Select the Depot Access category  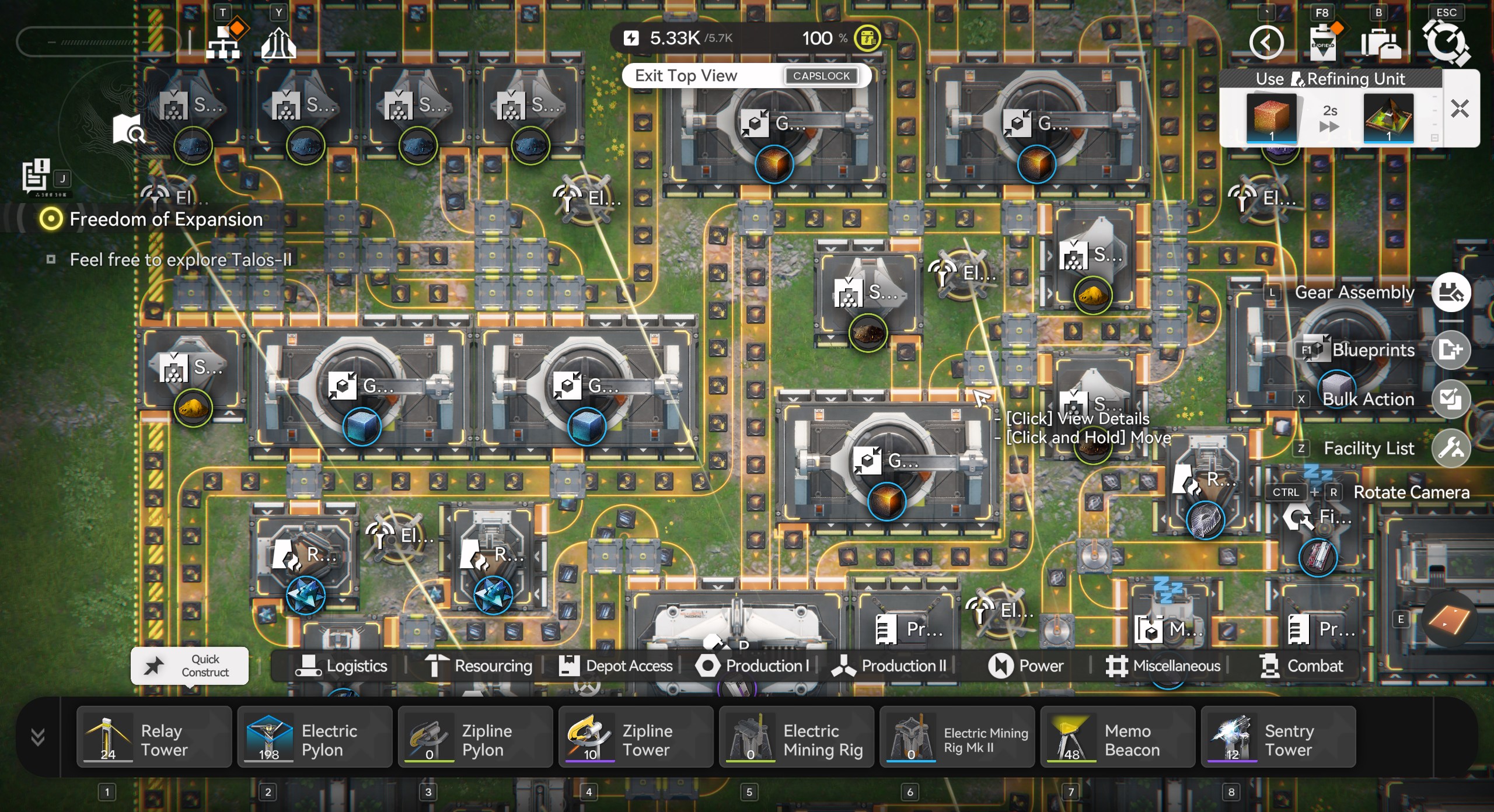coord(616,666)
